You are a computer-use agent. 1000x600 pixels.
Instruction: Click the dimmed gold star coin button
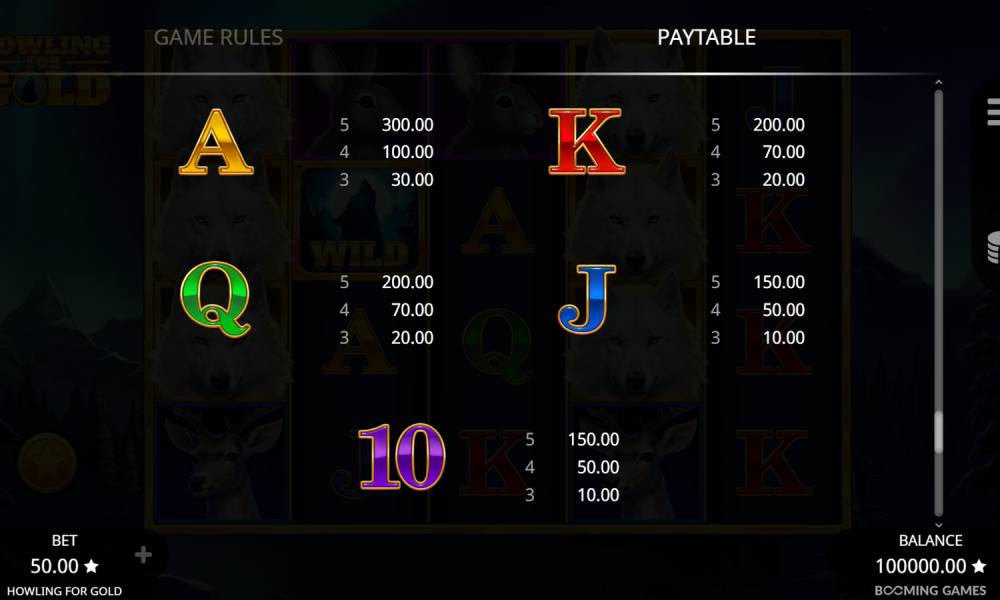(46, 461)
